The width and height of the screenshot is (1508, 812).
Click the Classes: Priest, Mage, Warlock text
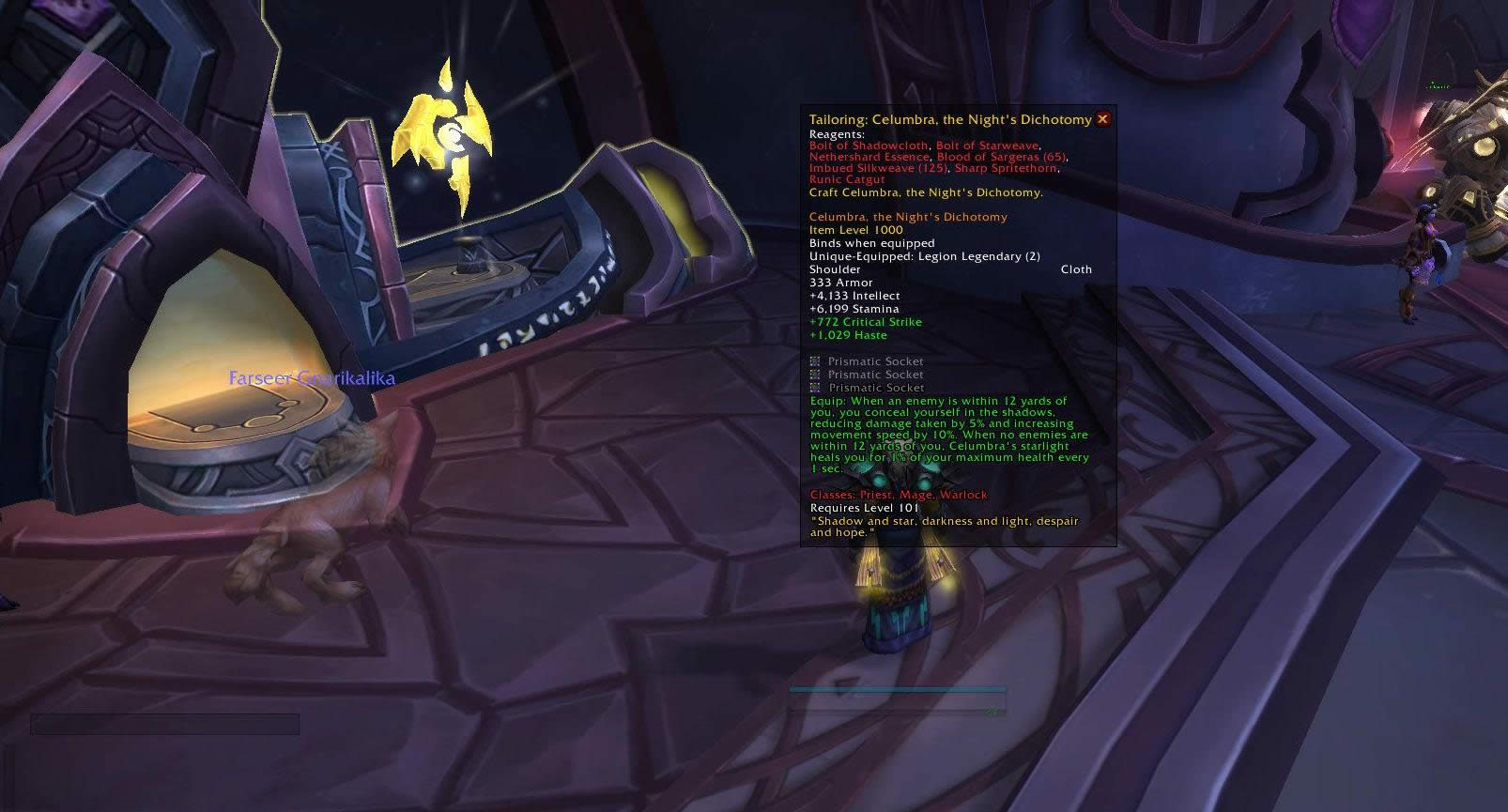tap(897, 494)
